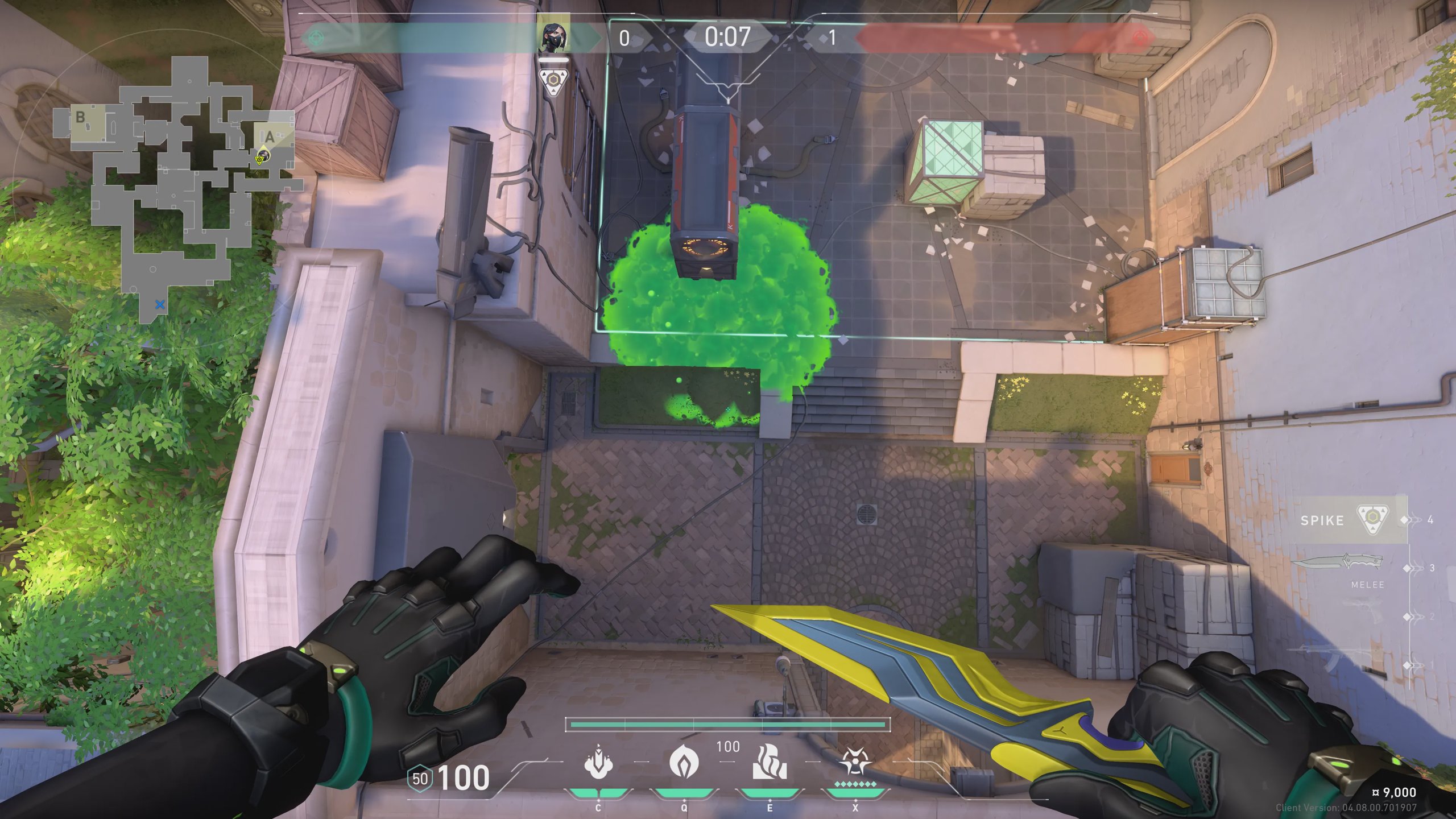Click the blue X marker on minimap
Image resolution: width=1456 pixels, height=819 pixels.
click(x=160, y=305)
